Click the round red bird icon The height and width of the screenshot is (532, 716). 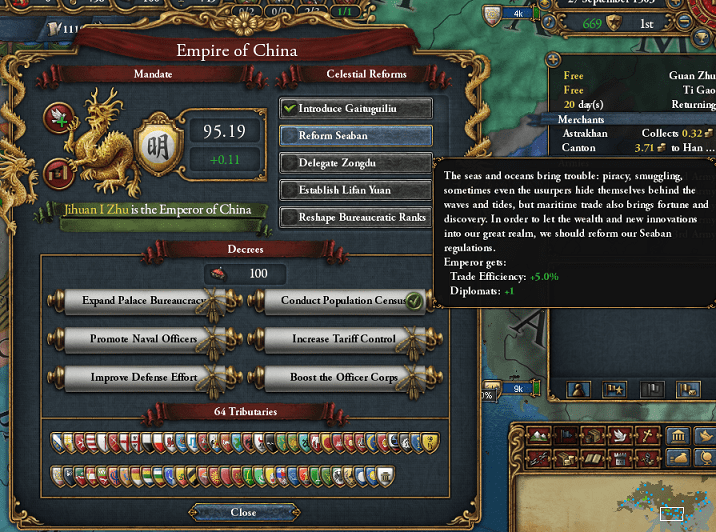pyautogui.click(x=57, y=119)
